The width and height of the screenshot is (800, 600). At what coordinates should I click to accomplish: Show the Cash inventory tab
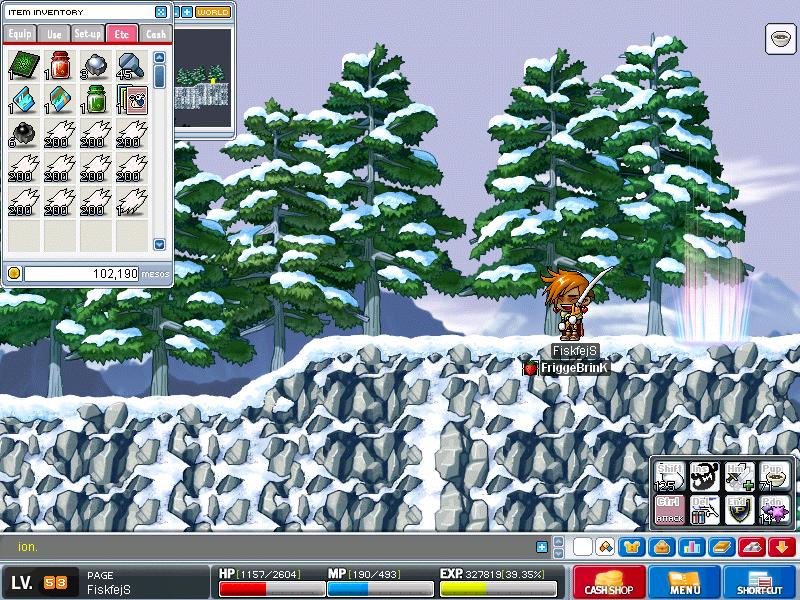(x=155, y=34)
